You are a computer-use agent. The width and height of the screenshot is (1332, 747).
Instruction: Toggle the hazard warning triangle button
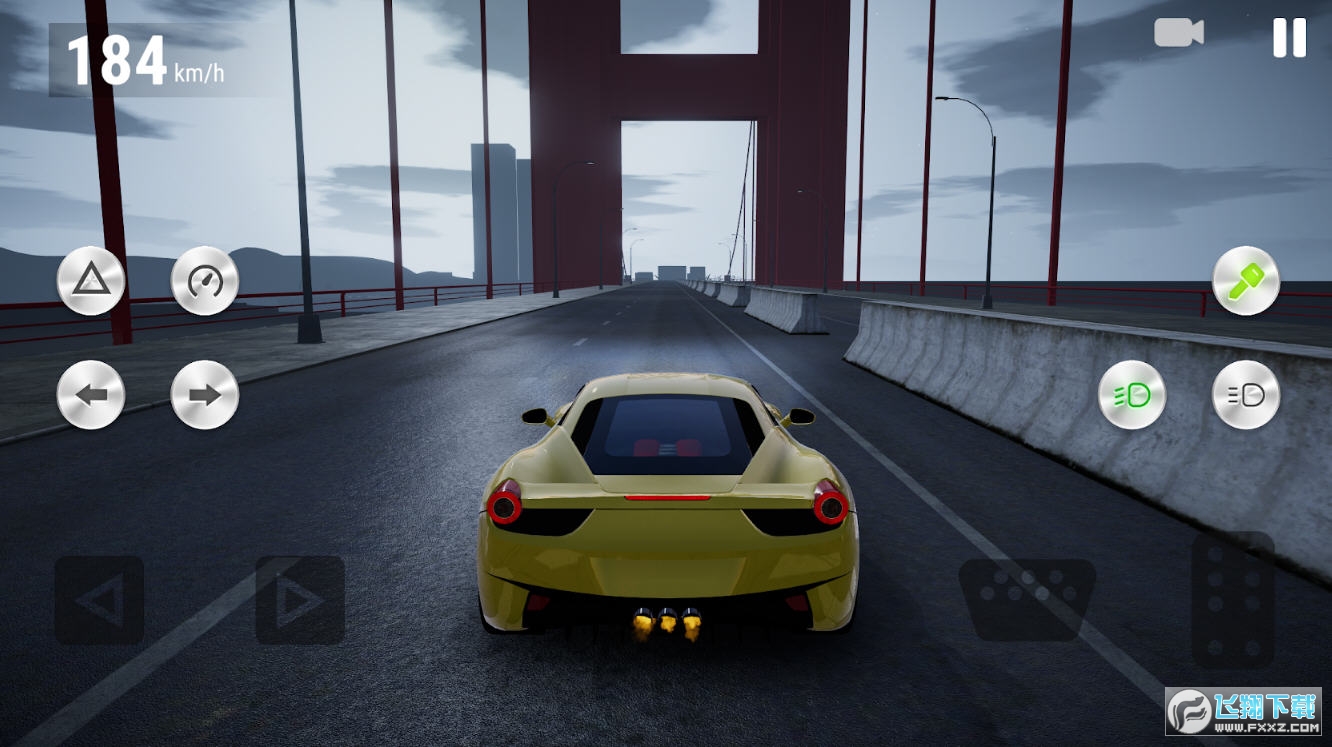coord(91,281)
